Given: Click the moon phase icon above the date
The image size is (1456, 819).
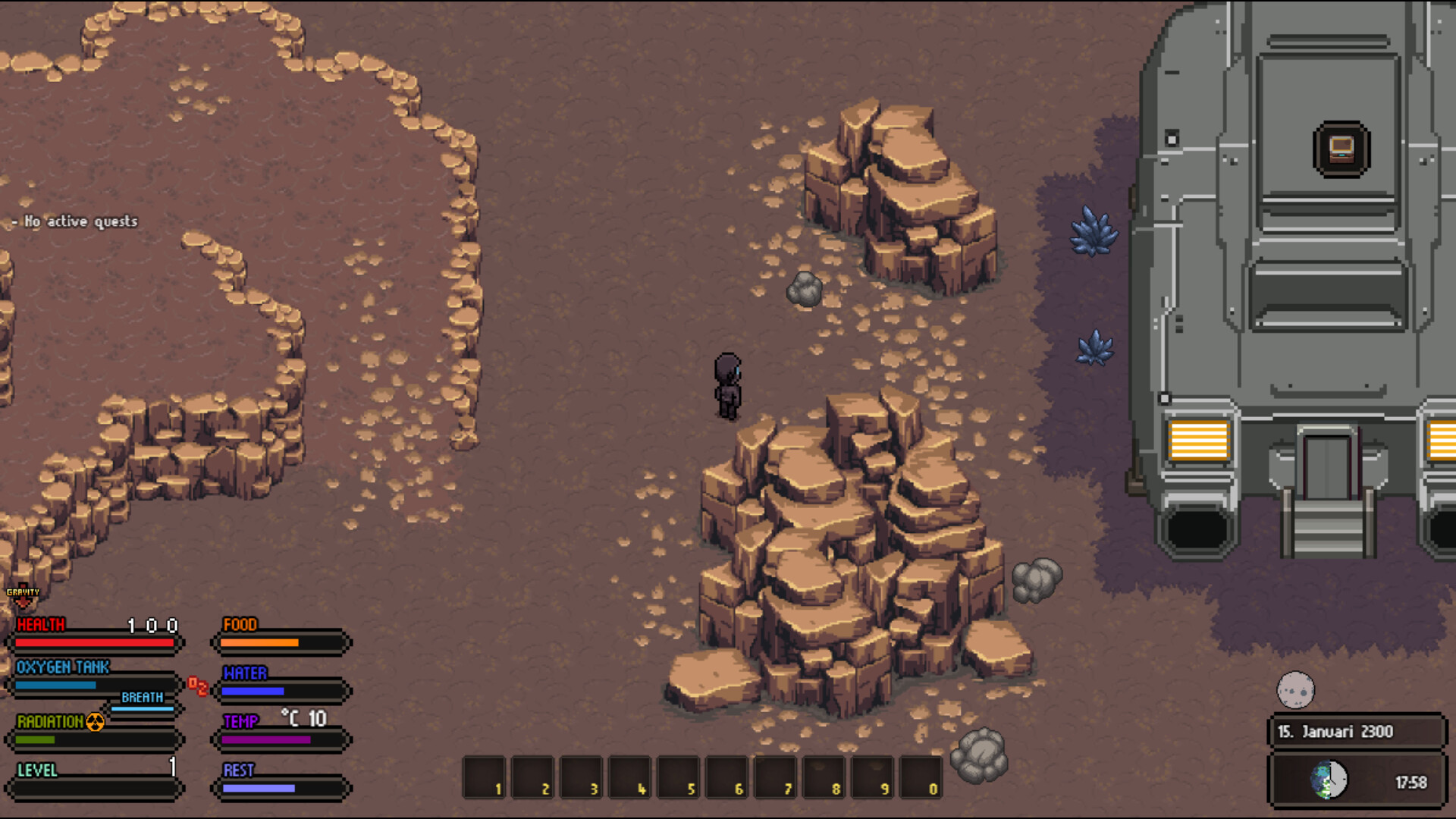Looking at the screenshot, I should pyautogui.click(x=1294, y=689).
